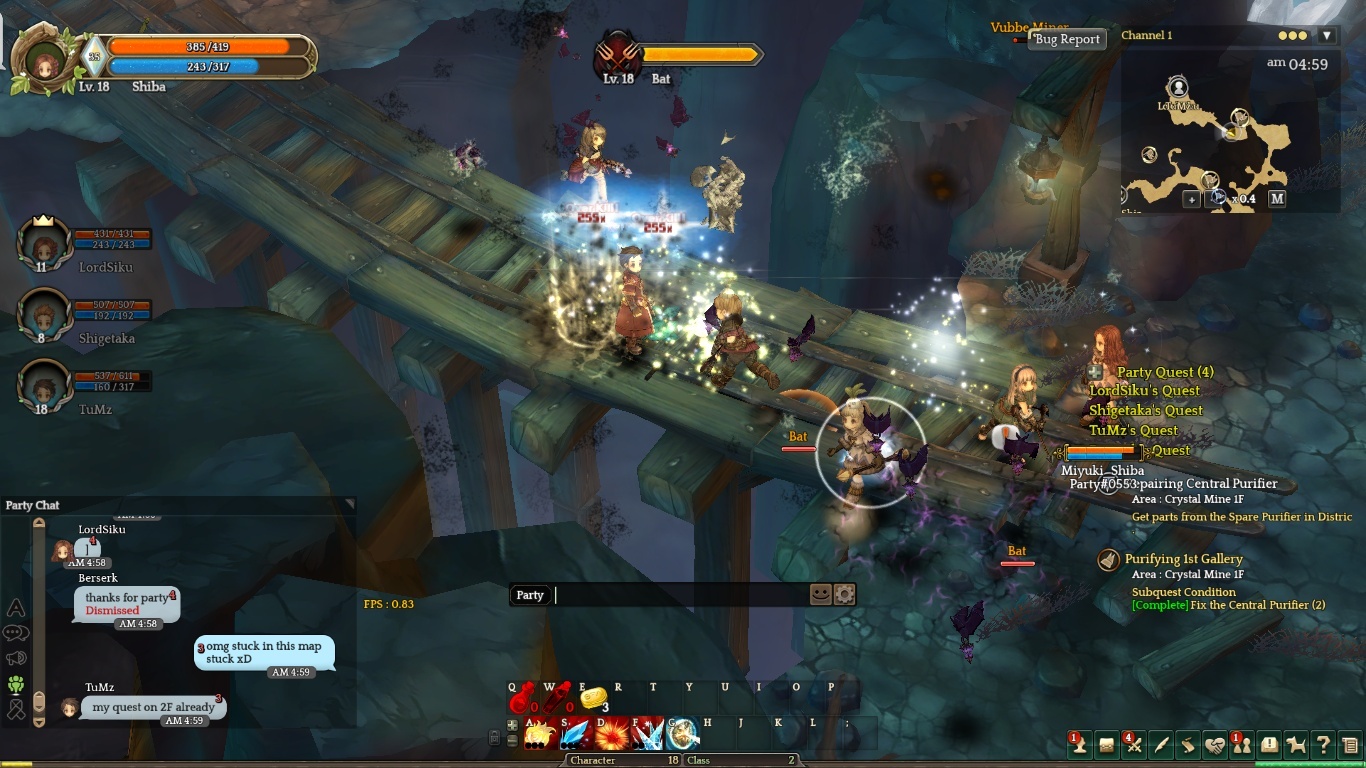This screenshot has width=1366, height=768.
Task: Use the red potion in Q slot
Action: pos(522,699)
